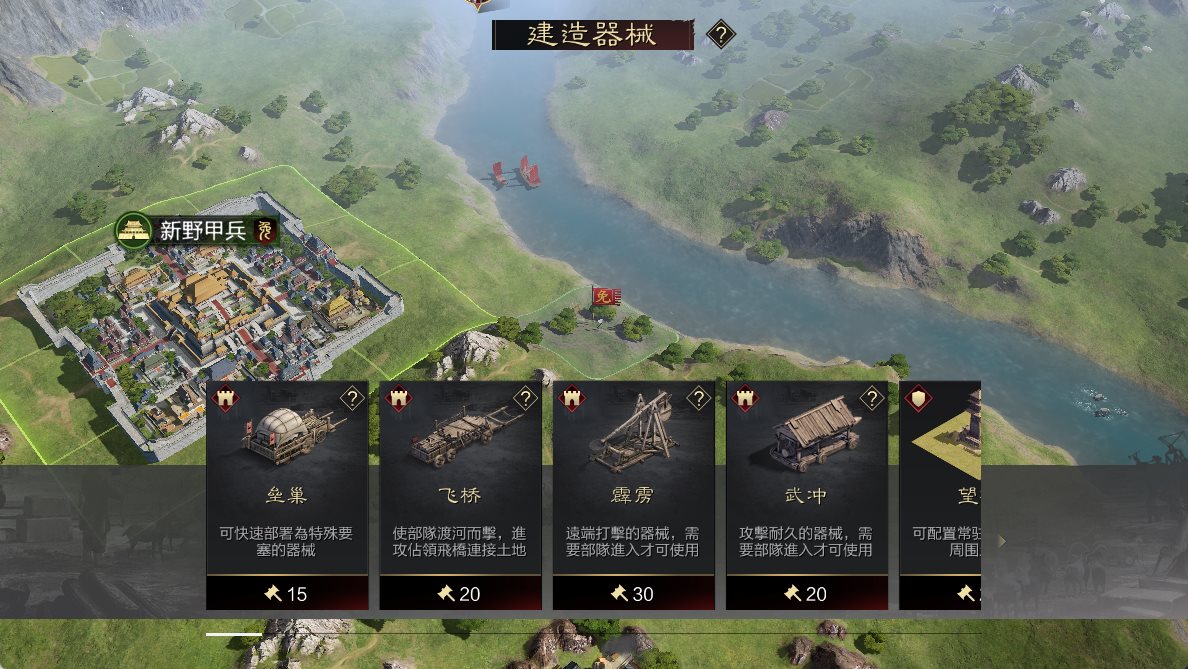View 霹雳 details with its question mark

[x=698, y=399]
